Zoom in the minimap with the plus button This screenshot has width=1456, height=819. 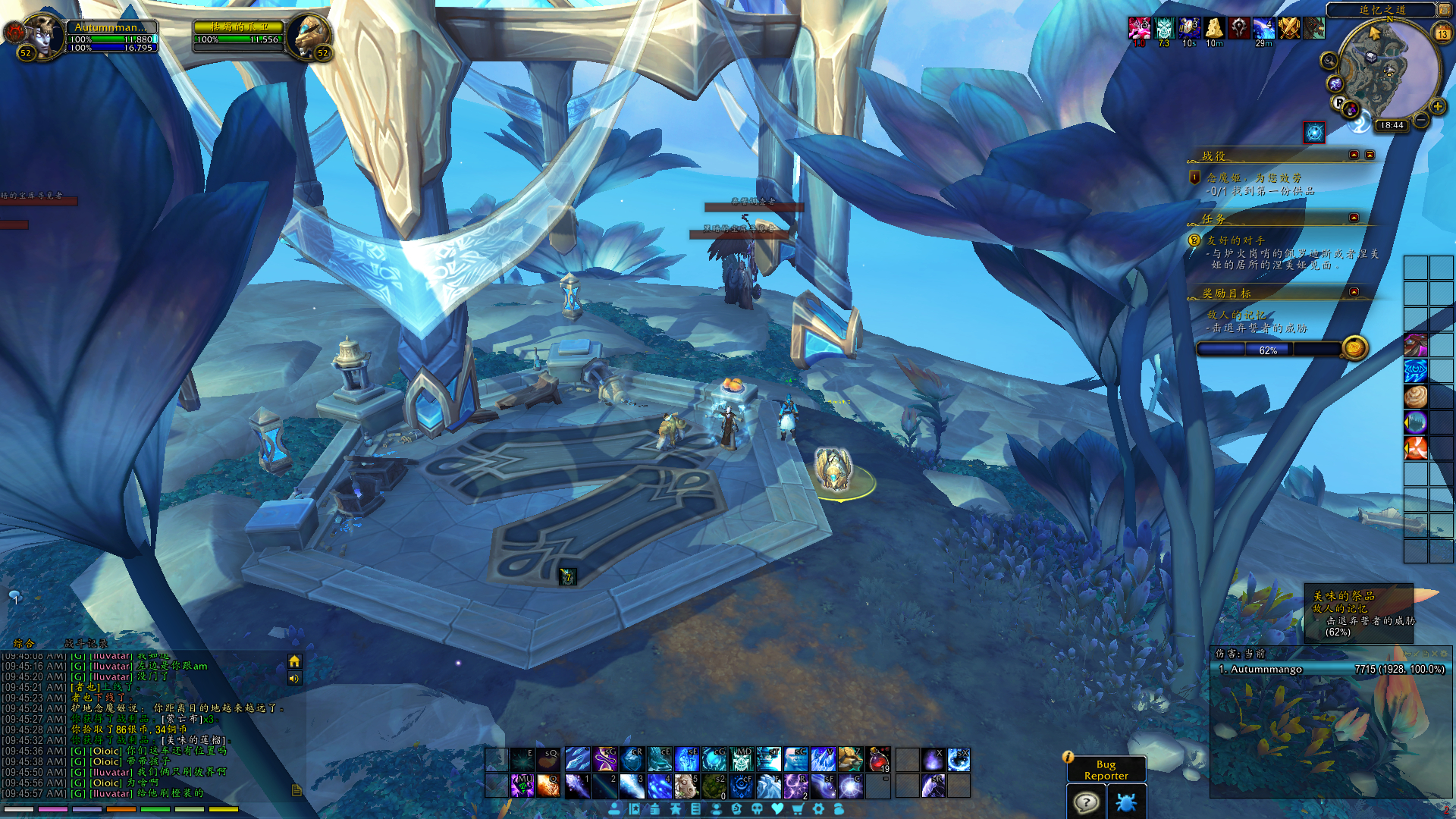tap(1438, 107)
